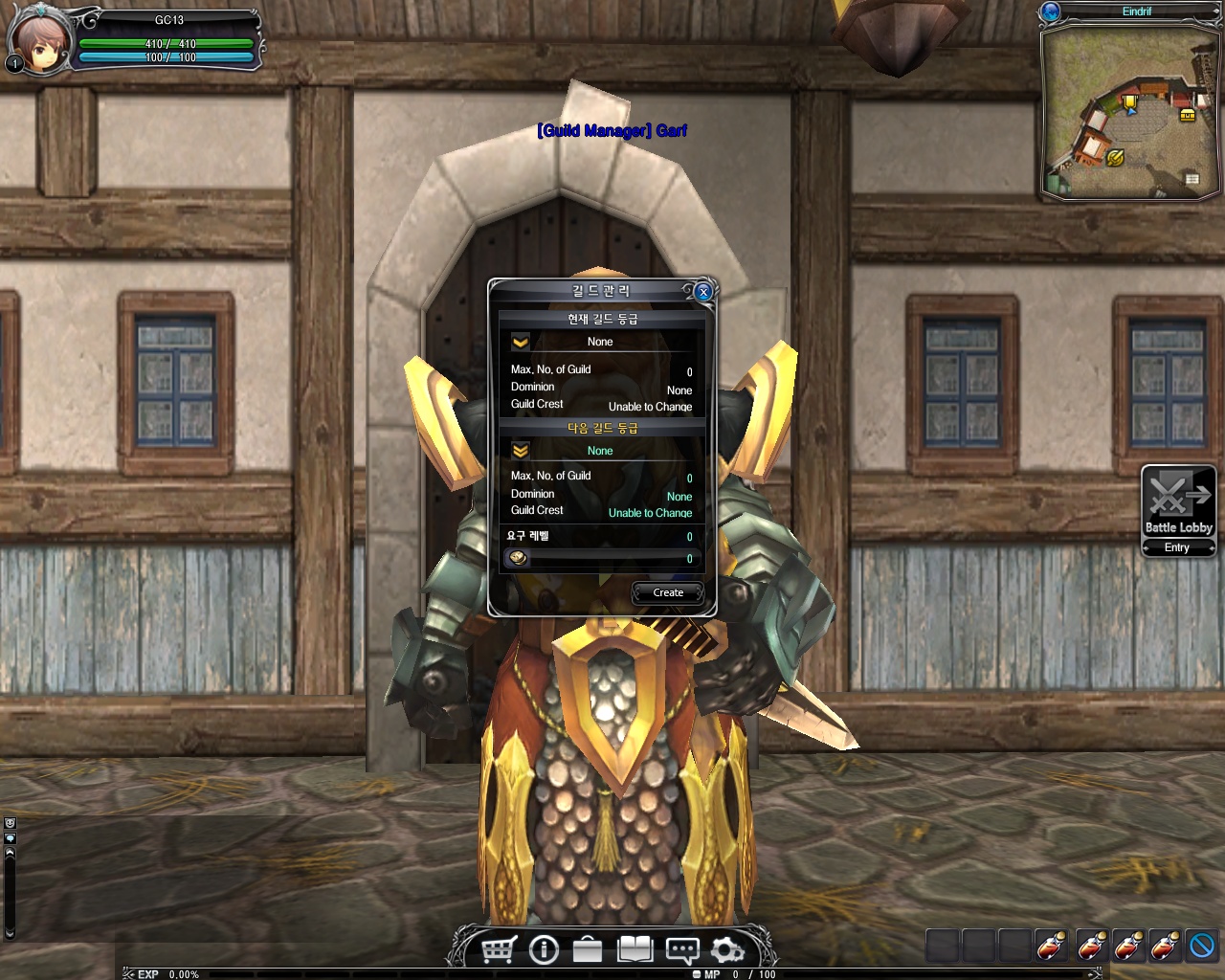1225x980 pixels.
Task: Open the information icon in the menu bar
Action: 544,949
